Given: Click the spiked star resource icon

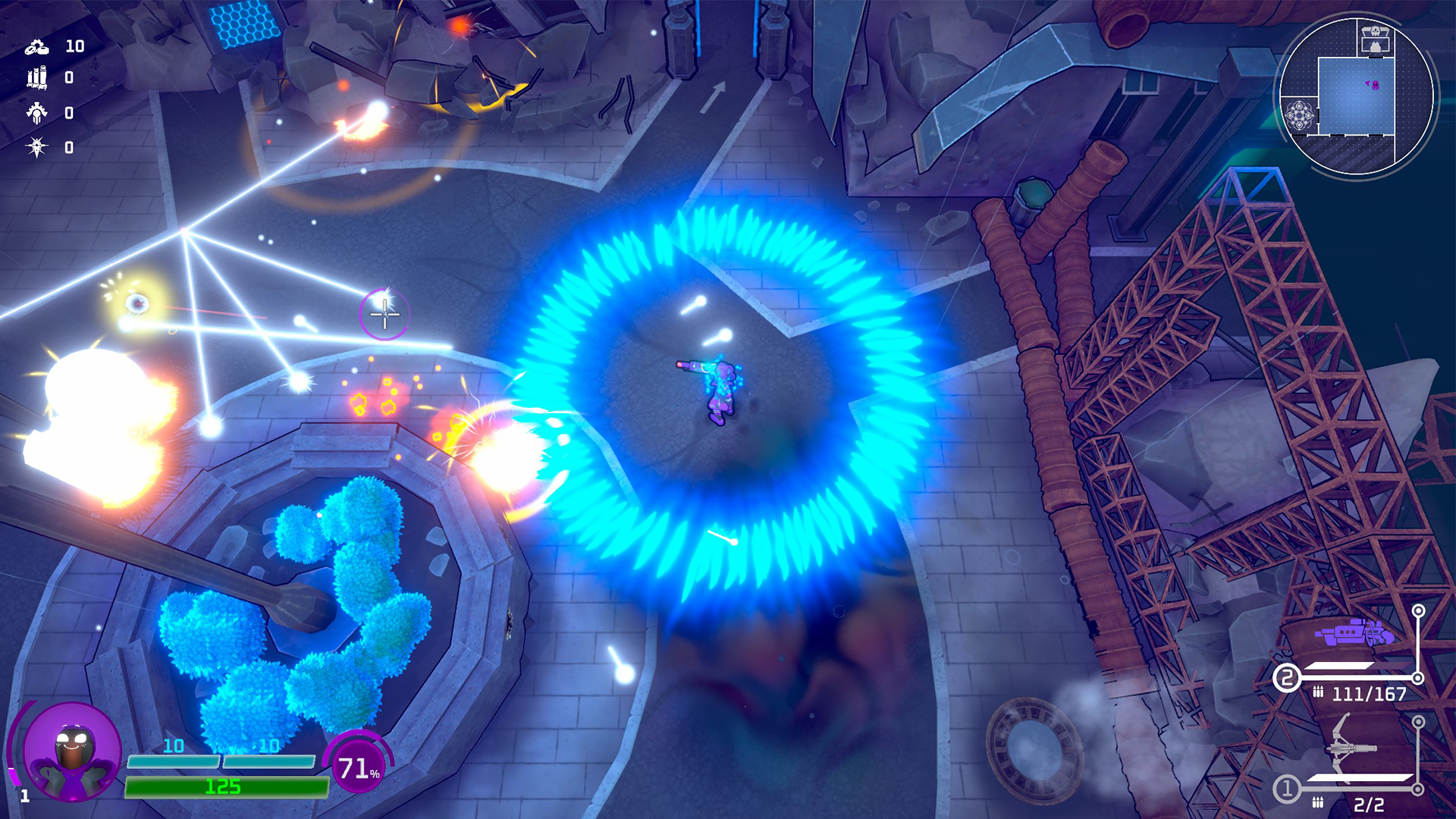Looking at the screenshot, I should 36,143.
